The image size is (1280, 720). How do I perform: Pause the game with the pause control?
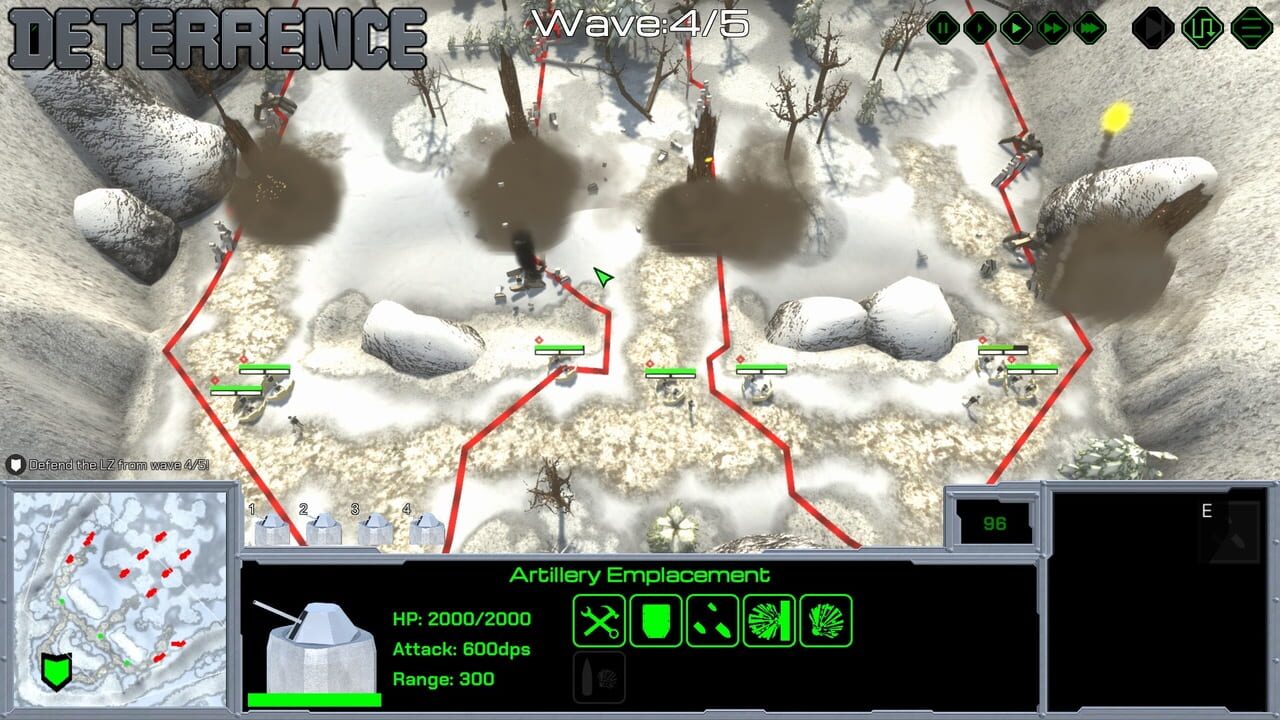click(x=945, y=28)
